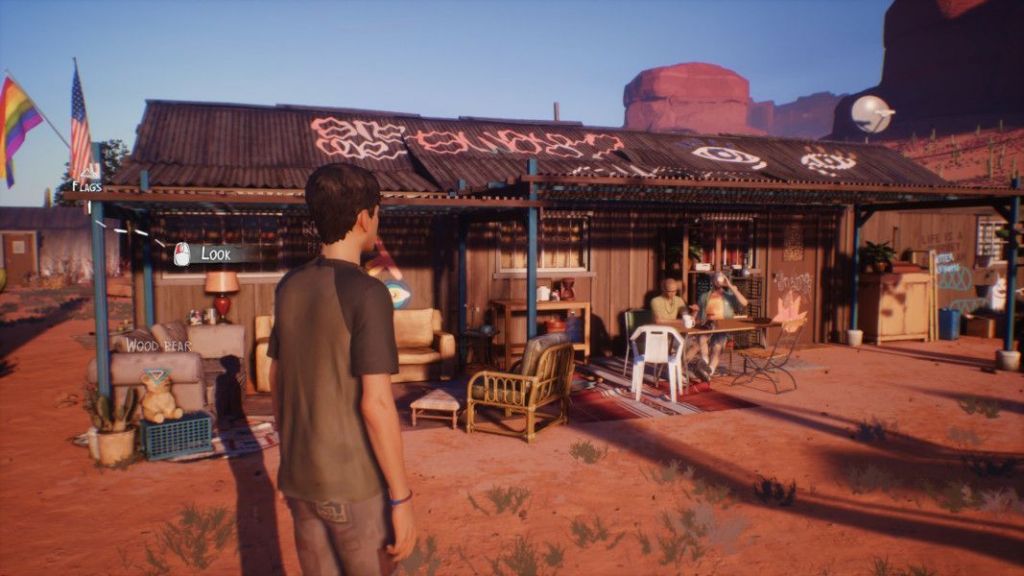Select the Wood Bear interaction label

point(157,346)
